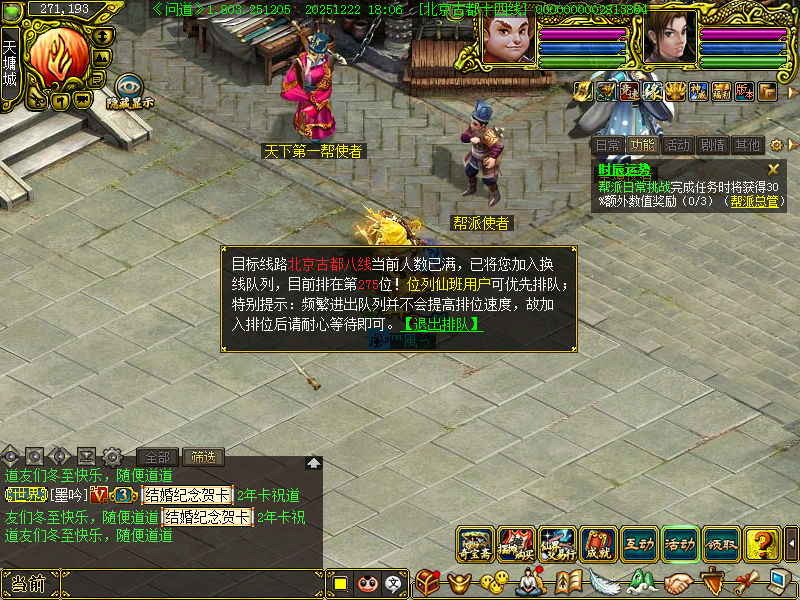Open the 活动 events button in the bottom bar

pos(681,545)
